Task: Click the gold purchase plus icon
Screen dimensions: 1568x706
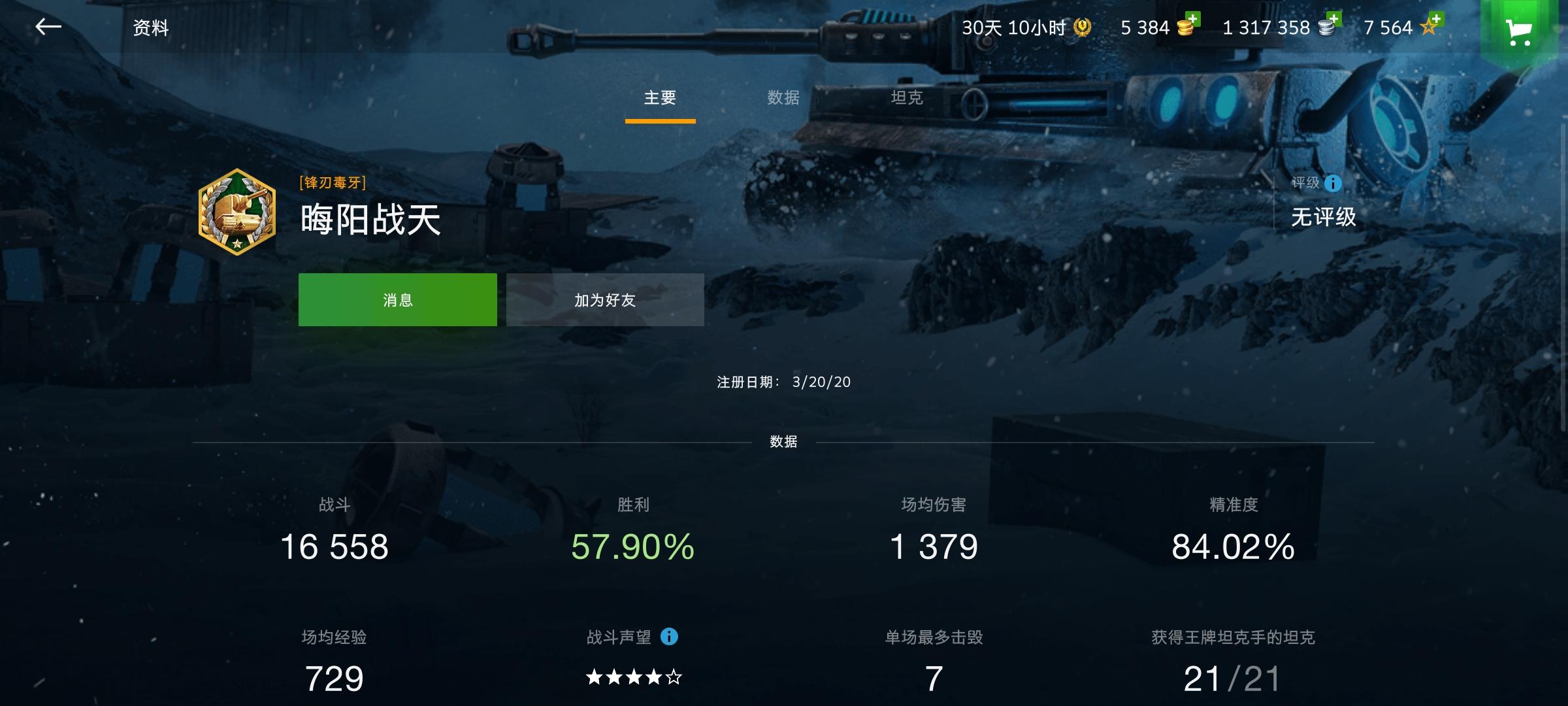Action: coord(1194,20)
